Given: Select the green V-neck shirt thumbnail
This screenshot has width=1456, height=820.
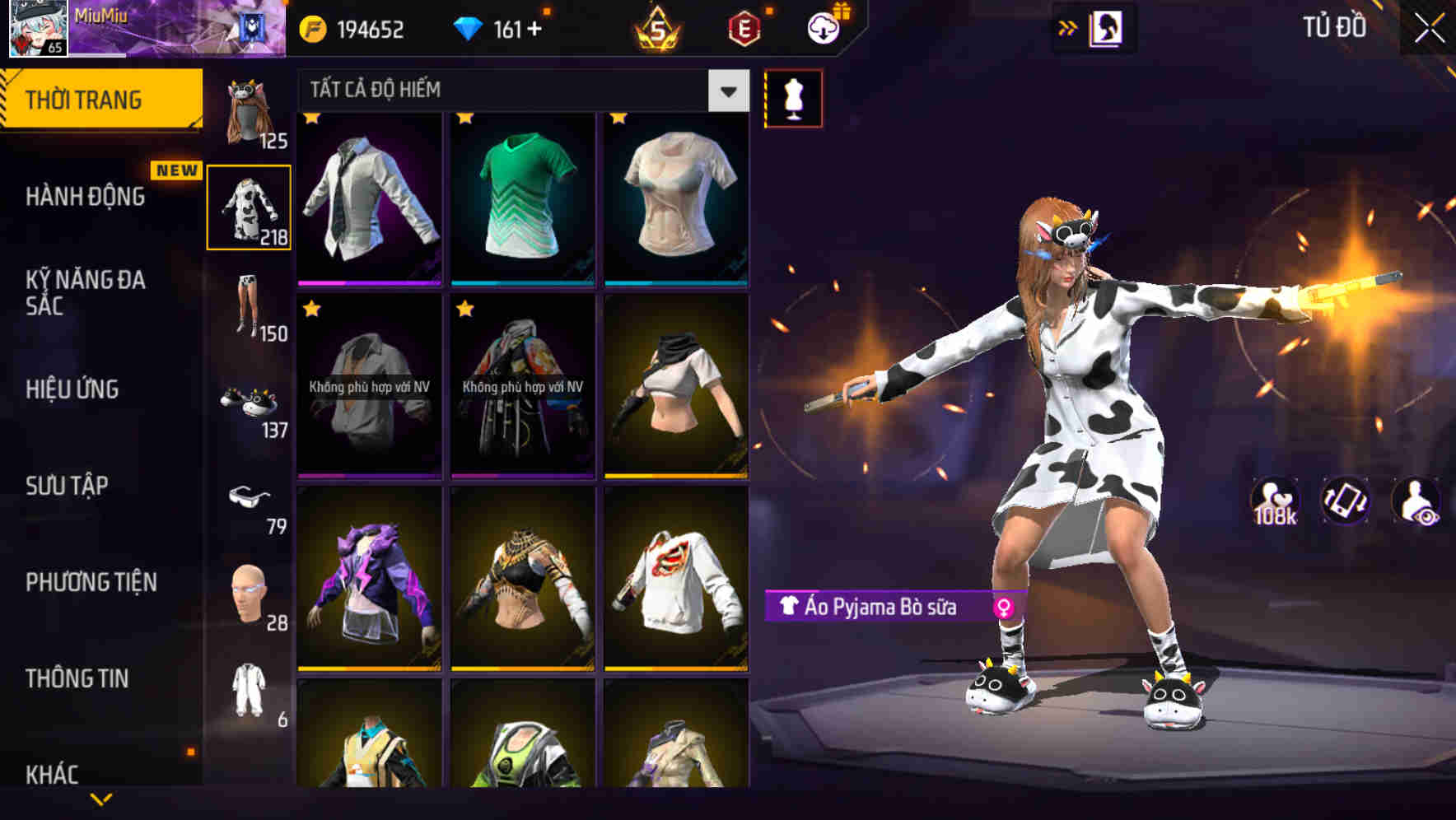Looking at the screenshot, I should 522,200.
